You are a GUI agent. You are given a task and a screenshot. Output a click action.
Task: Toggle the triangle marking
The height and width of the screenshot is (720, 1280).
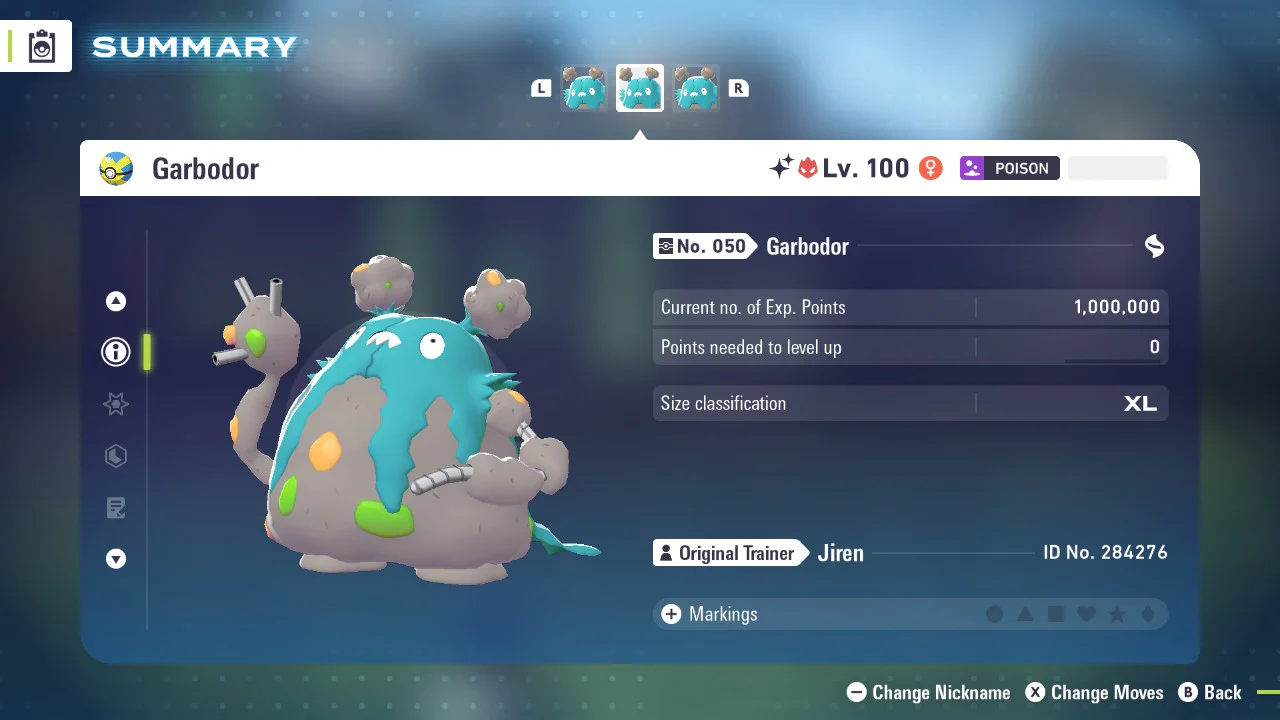pos(1025,614)
